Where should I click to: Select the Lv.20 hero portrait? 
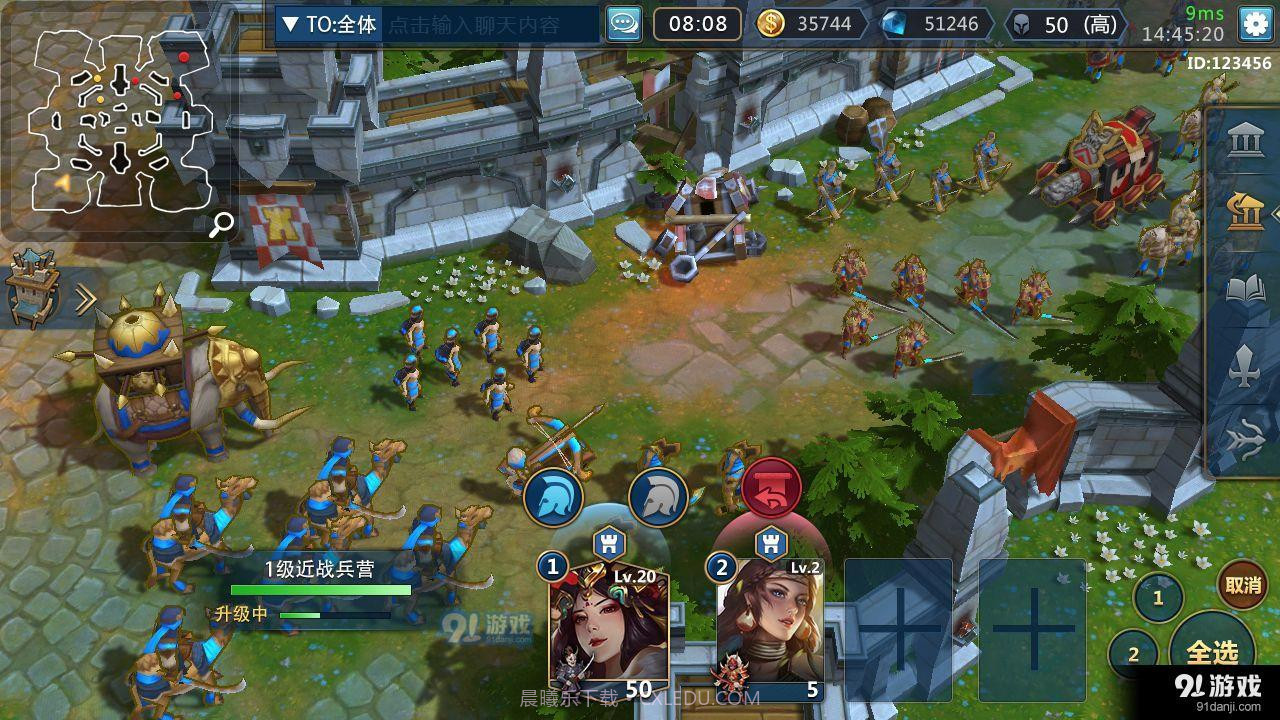[608, 630]
